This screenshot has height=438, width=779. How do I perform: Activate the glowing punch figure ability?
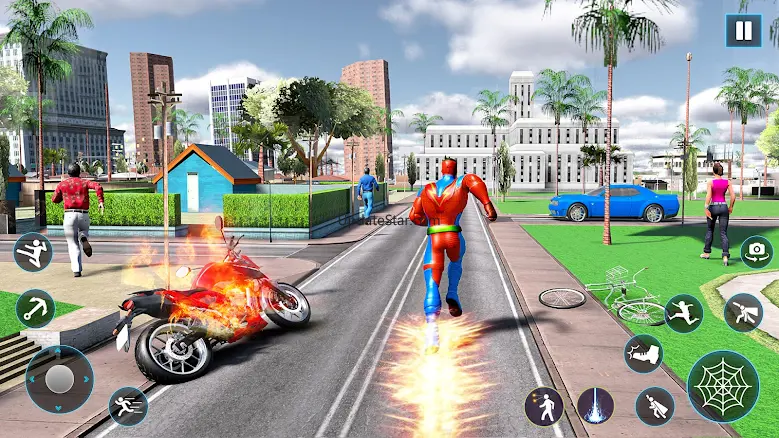(x=544, y=406)
